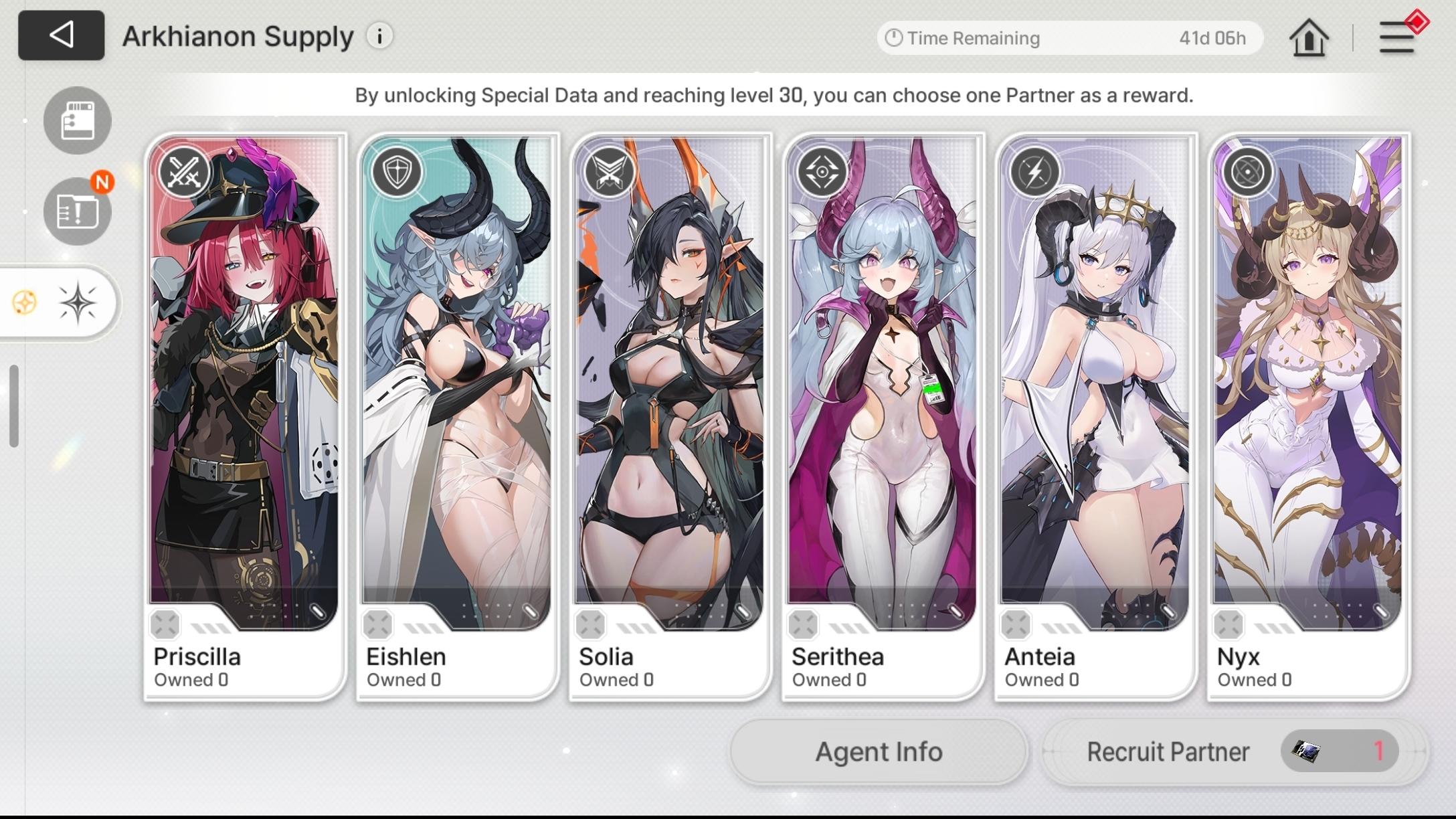1456x819 pixels.
Task: Toggle the marksman class icon on Solia's card
Action: click(610, 171)
